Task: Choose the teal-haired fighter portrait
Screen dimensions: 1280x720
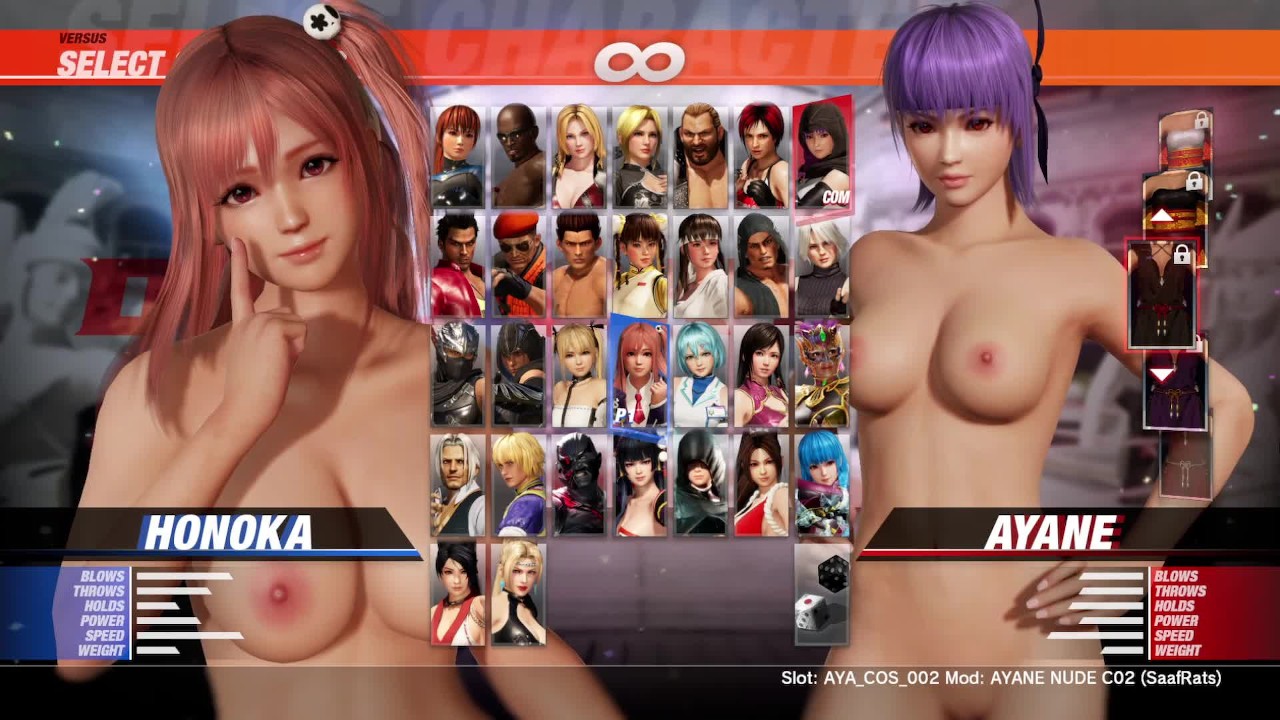Action: coord(700,374)
